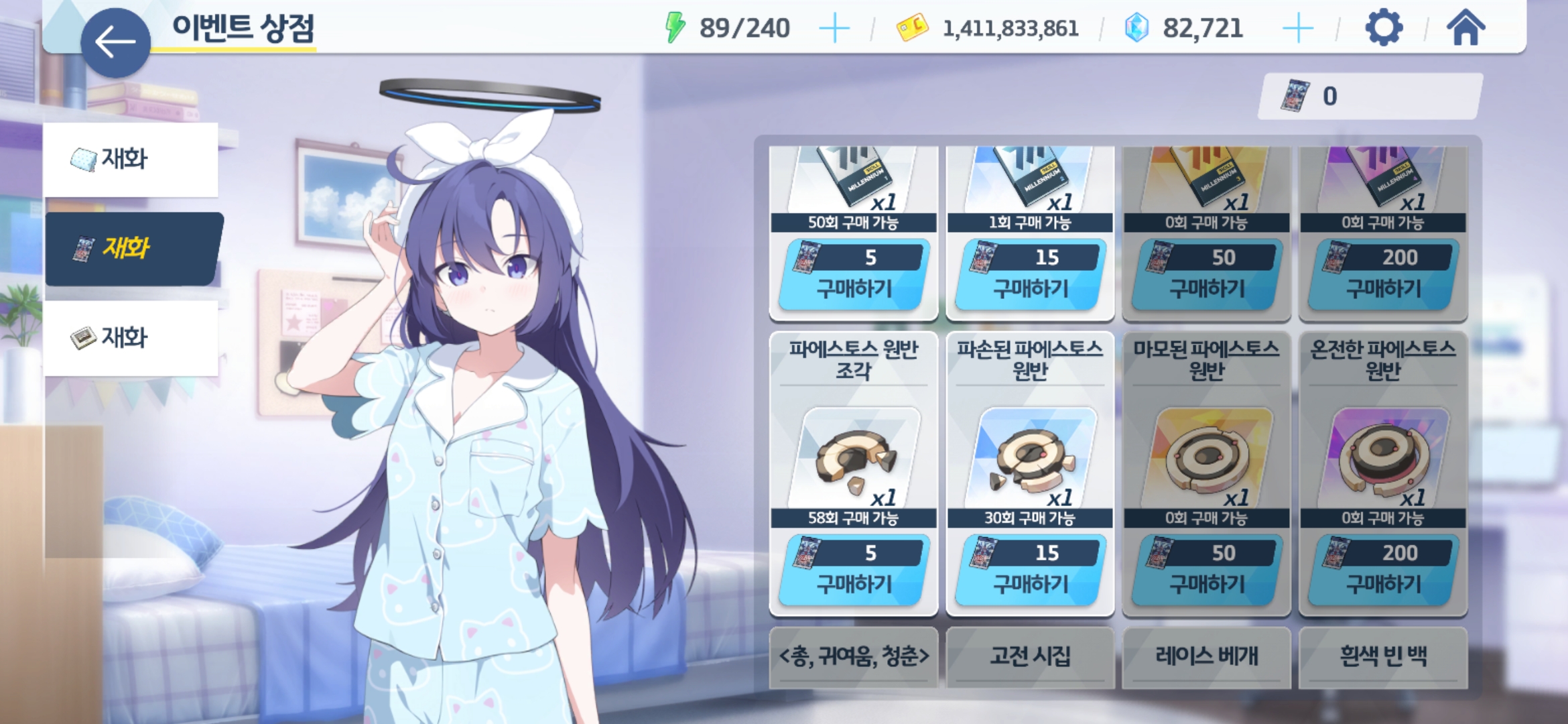Go back using the arrow button
Screen dimensions: 1568x724
[x=115, y=42]
